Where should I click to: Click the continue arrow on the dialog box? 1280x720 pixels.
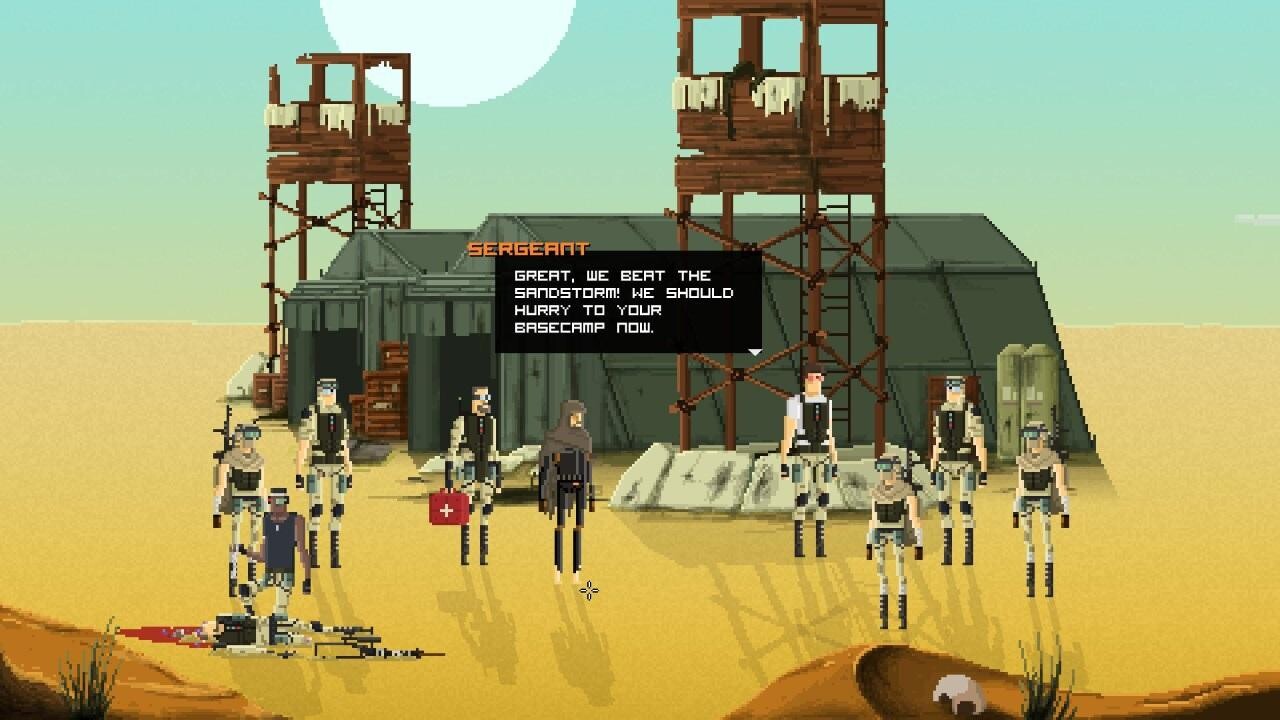pyautogui.click(x=755, y=352)
